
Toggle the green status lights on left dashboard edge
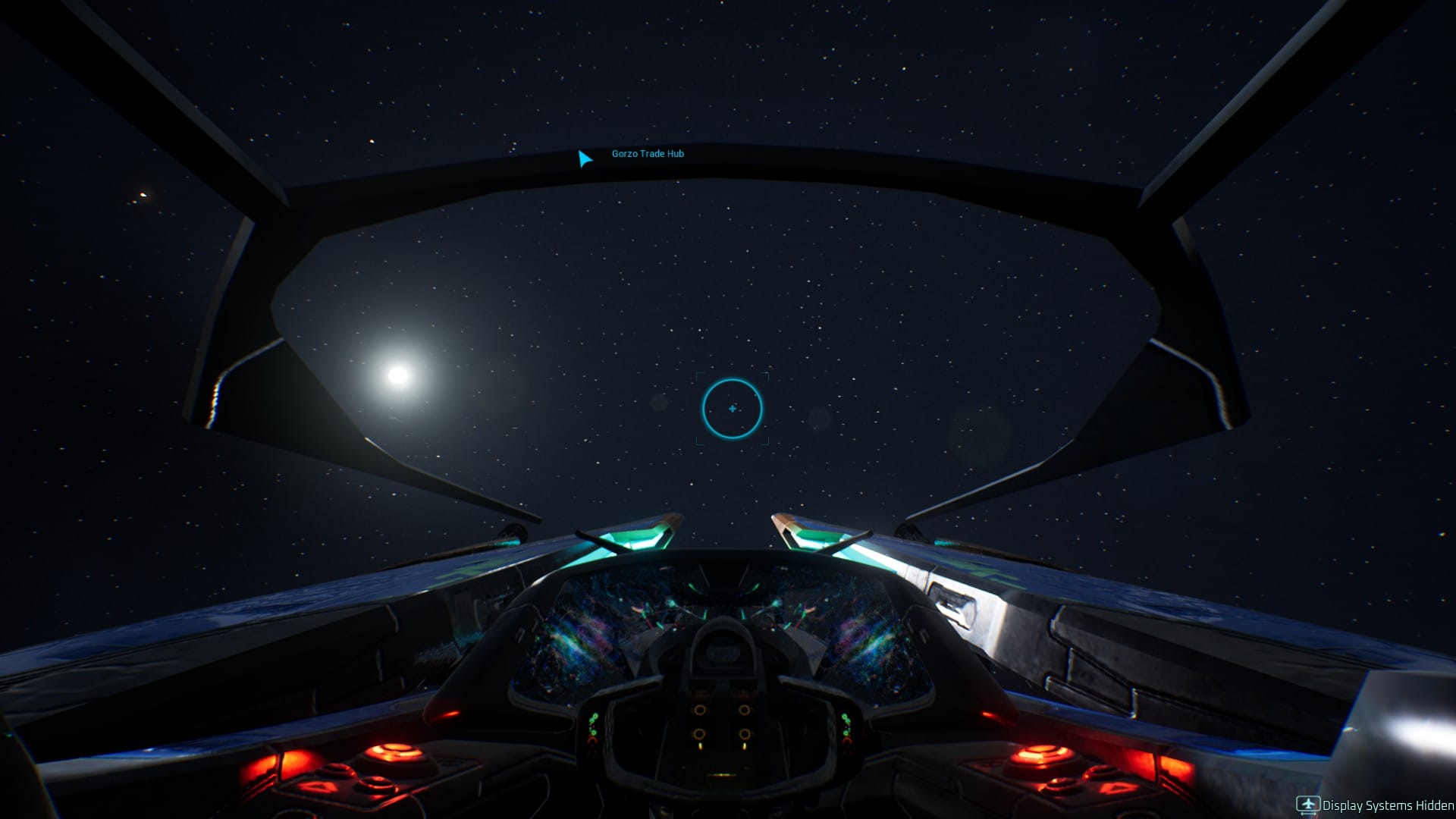[x=595, y=723]
